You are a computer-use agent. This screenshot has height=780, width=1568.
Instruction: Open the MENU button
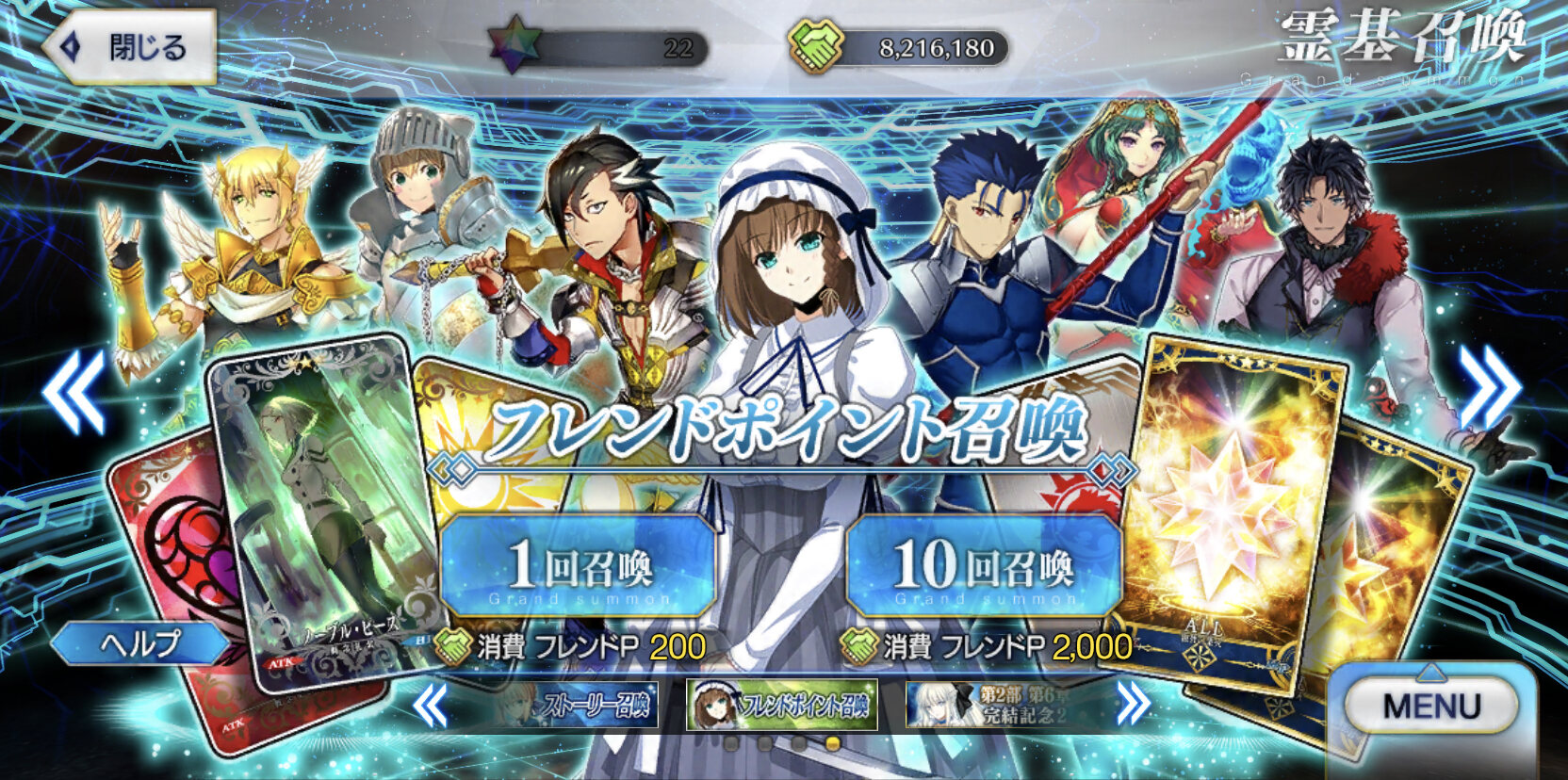click(x=1431, y=706)
